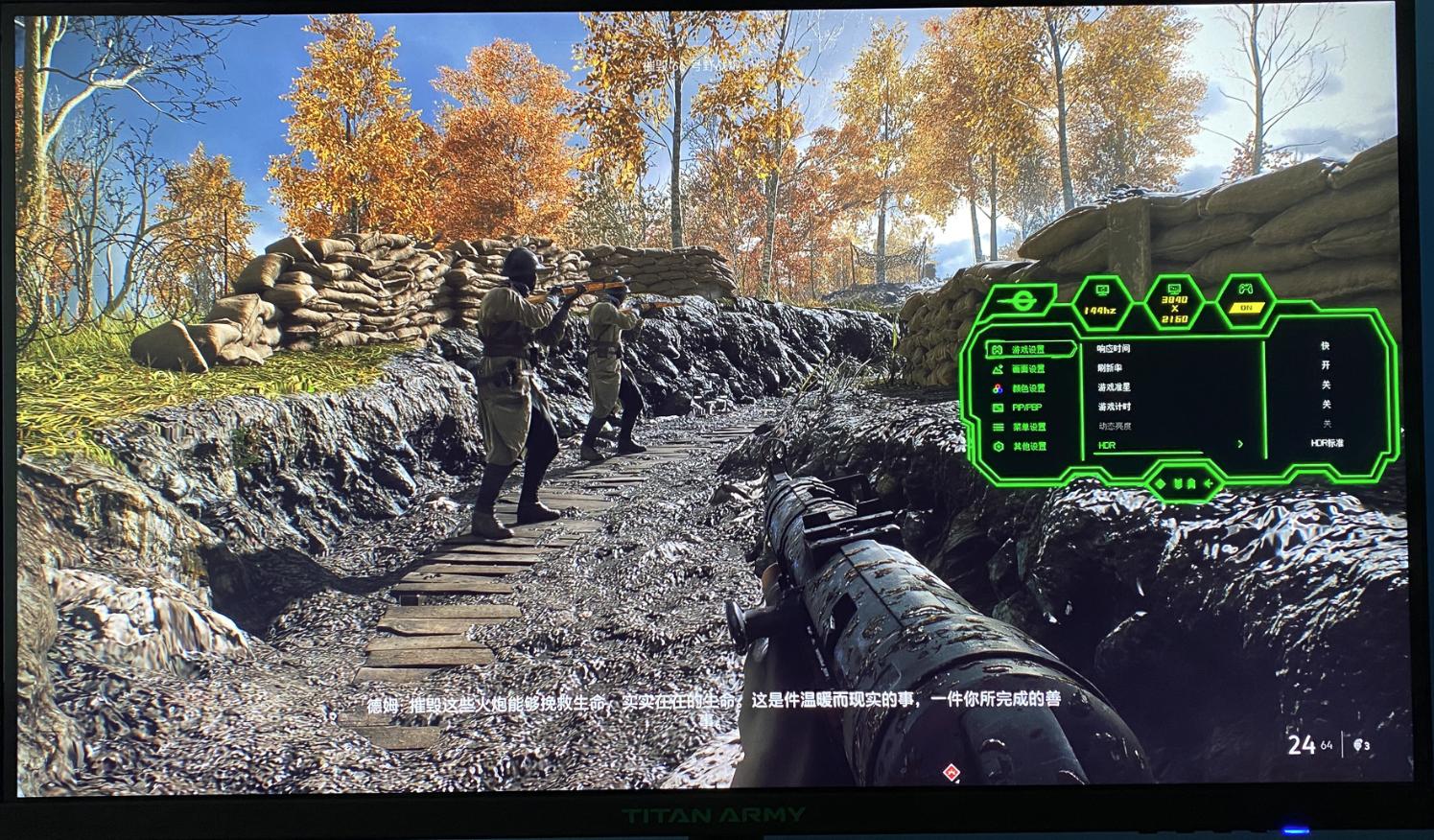Expand the HDR submenu arrow
This screenshot has height=840, width=1434.
click(1239, 445)
